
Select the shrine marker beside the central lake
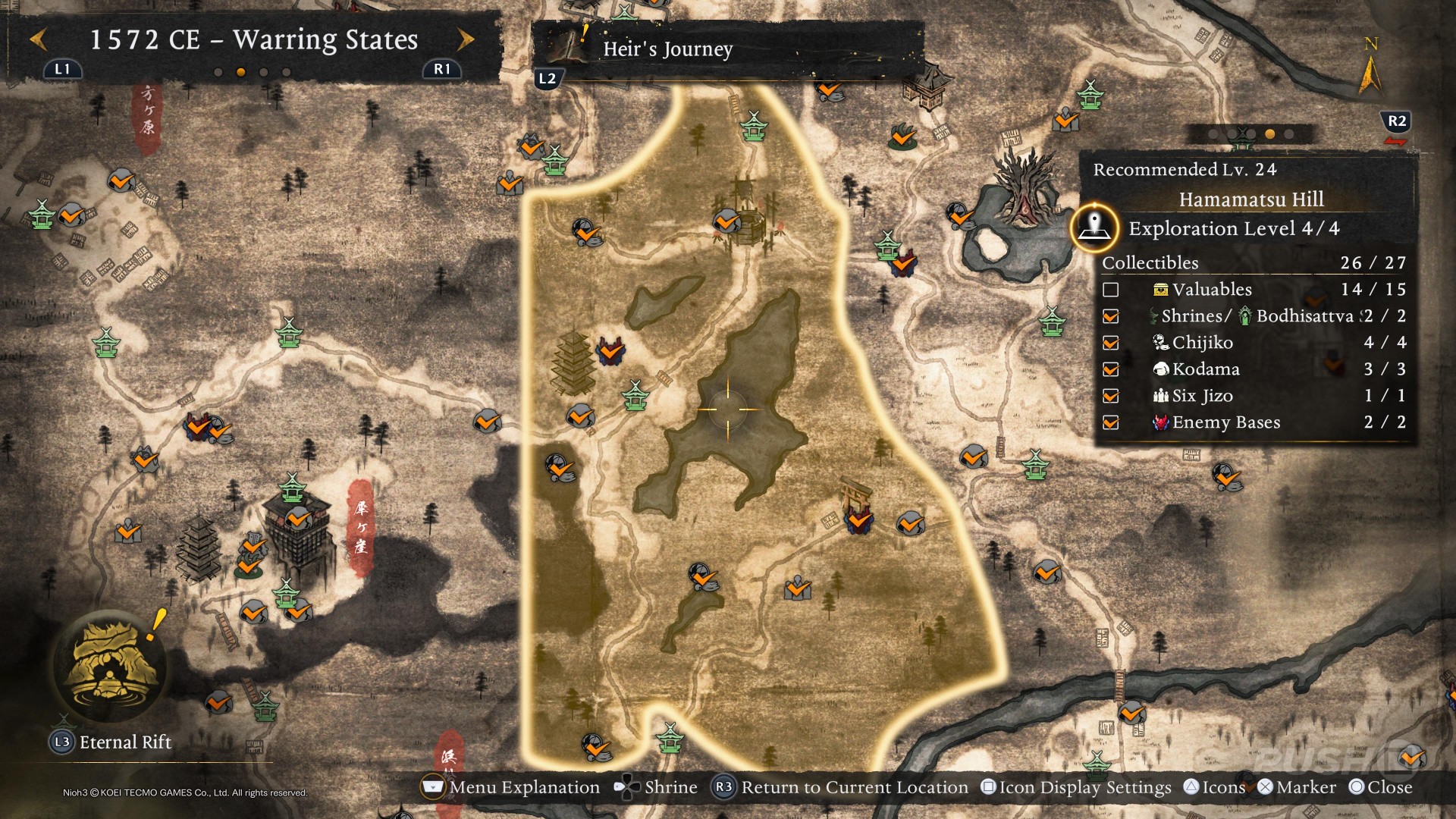635,395
